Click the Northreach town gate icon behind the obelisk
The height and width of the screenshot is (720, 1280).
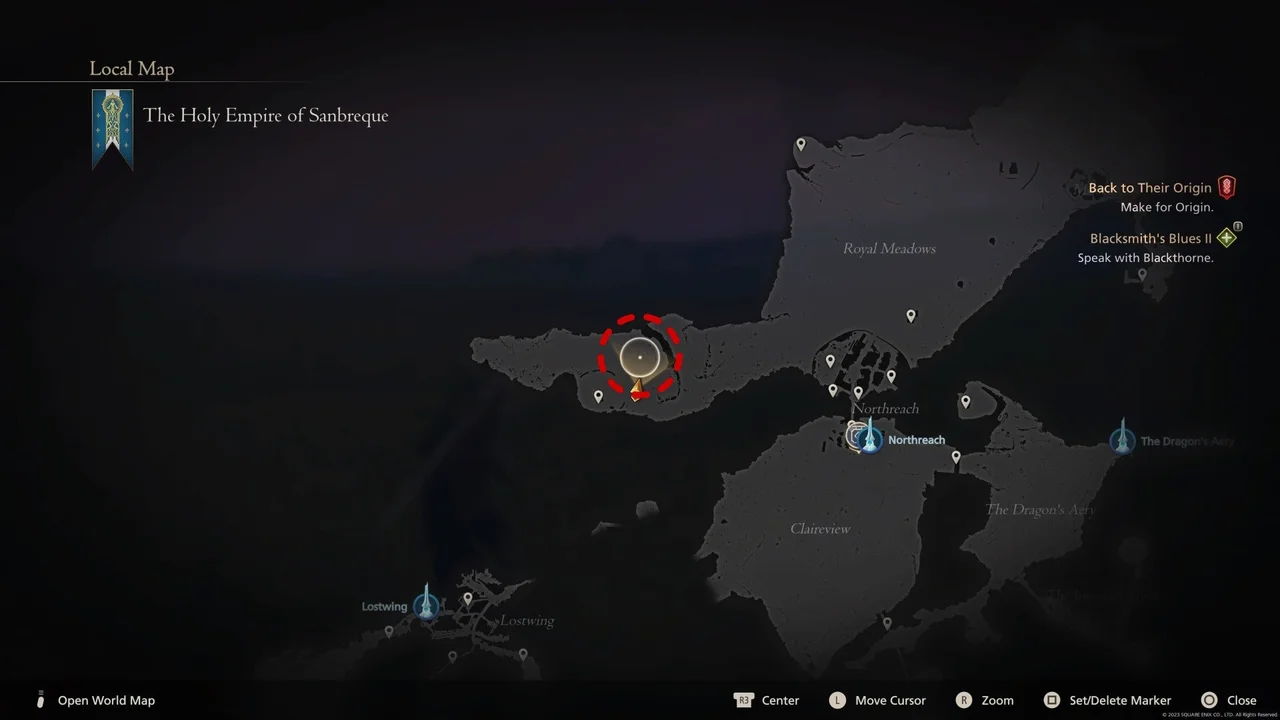point(855,434)
